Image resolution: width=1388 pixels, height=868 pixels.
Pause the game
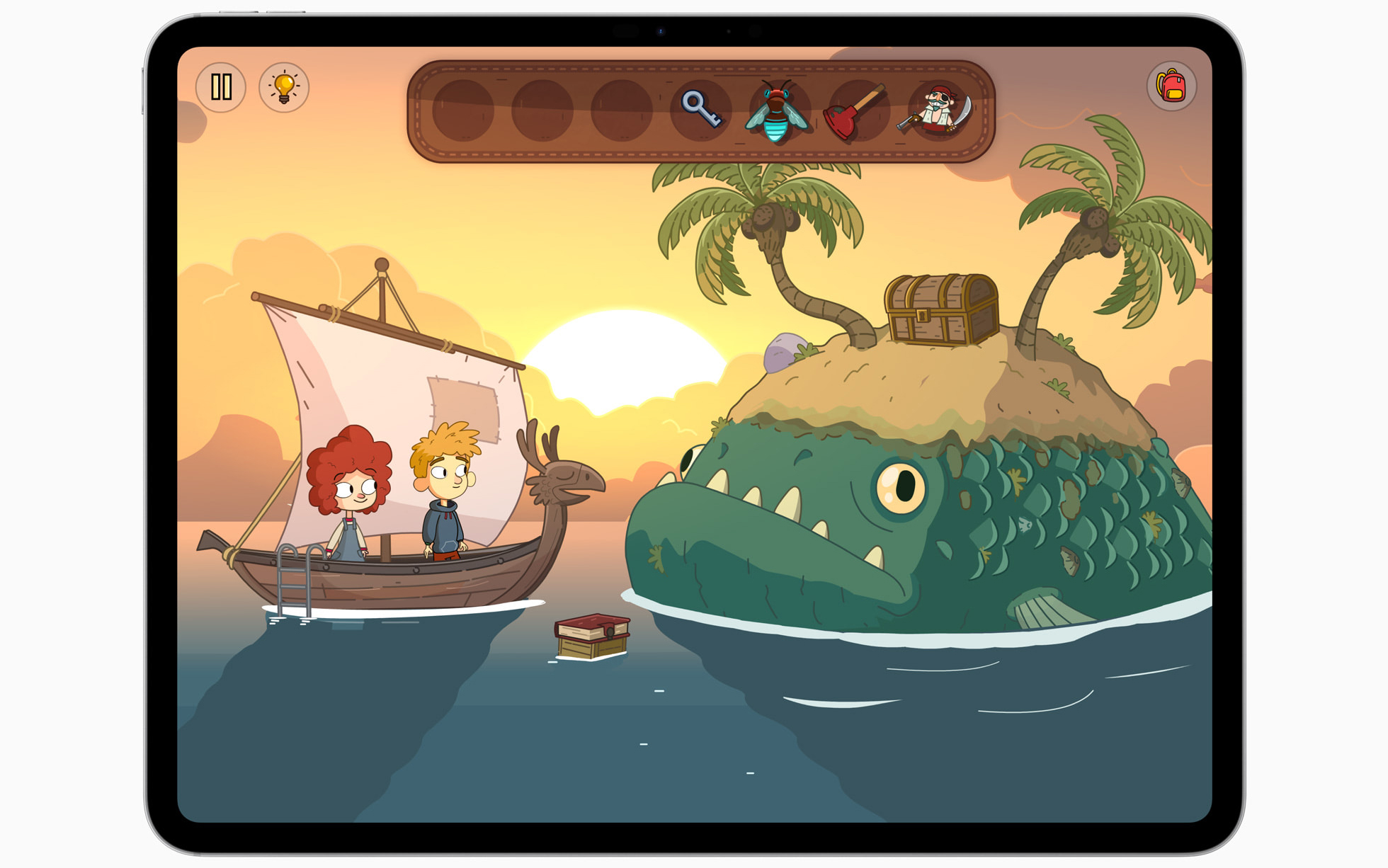tap(222, 86)
